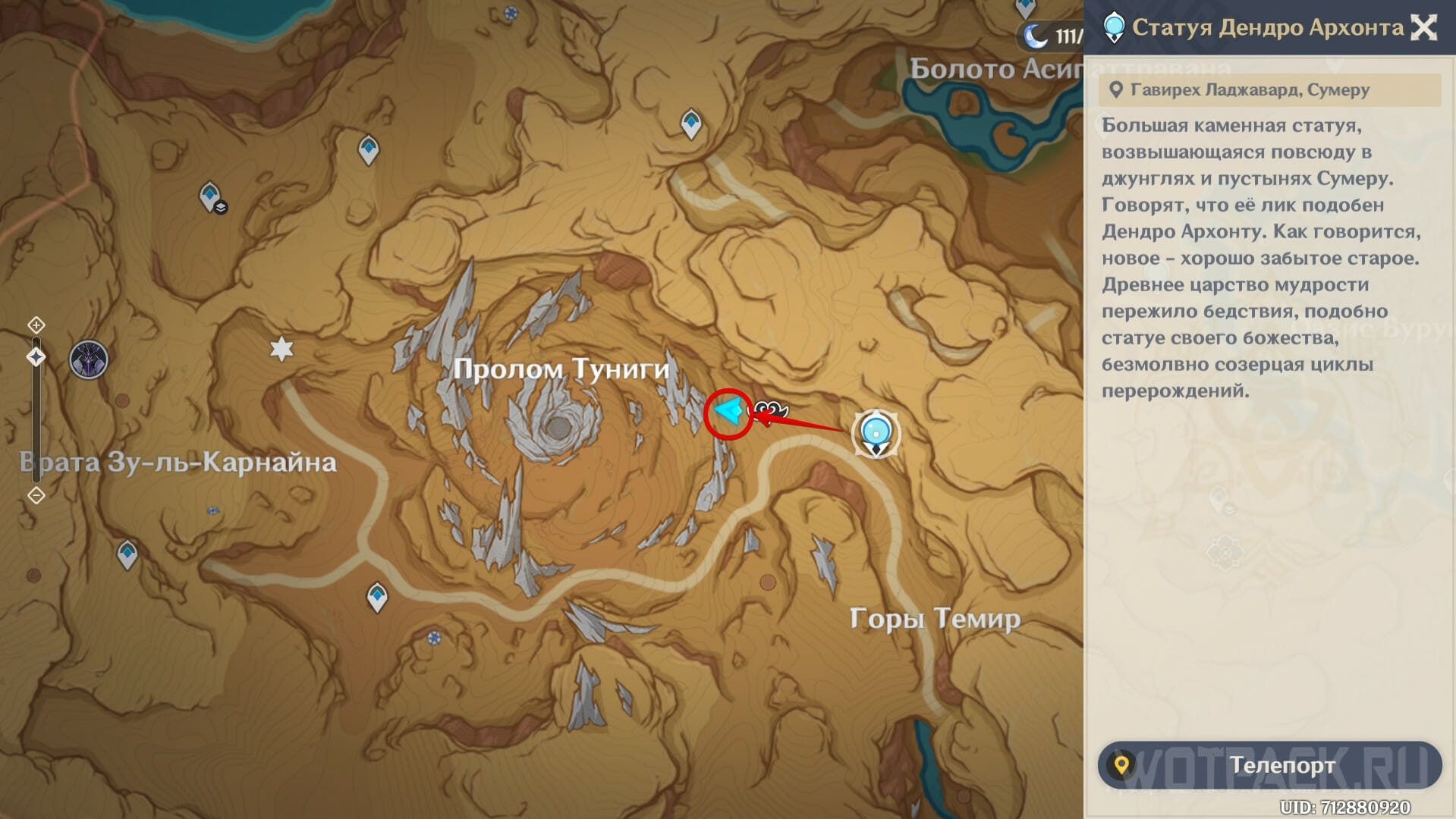The height and width of the screenshot is (819, 1456).
Task: Zoom in the map with the plus button
Action: pos(36,325)
